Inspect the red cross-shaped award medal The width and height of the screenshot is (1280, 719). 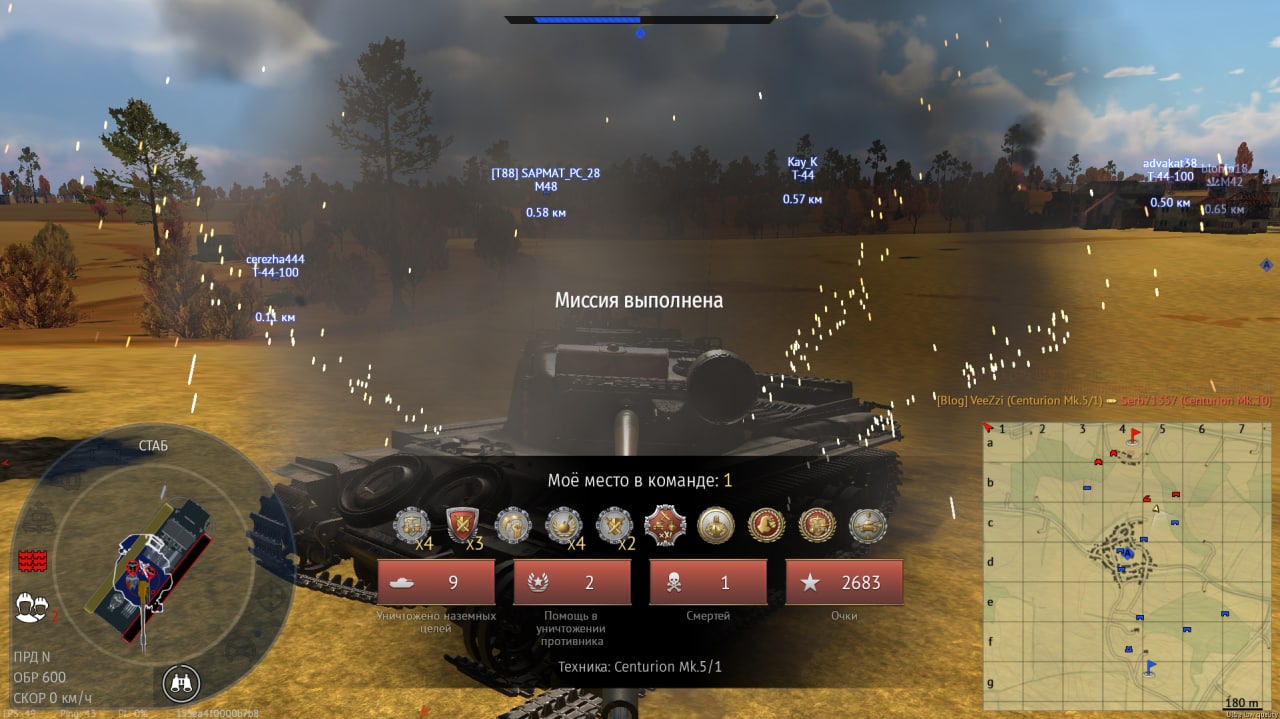tap(664, 524)
